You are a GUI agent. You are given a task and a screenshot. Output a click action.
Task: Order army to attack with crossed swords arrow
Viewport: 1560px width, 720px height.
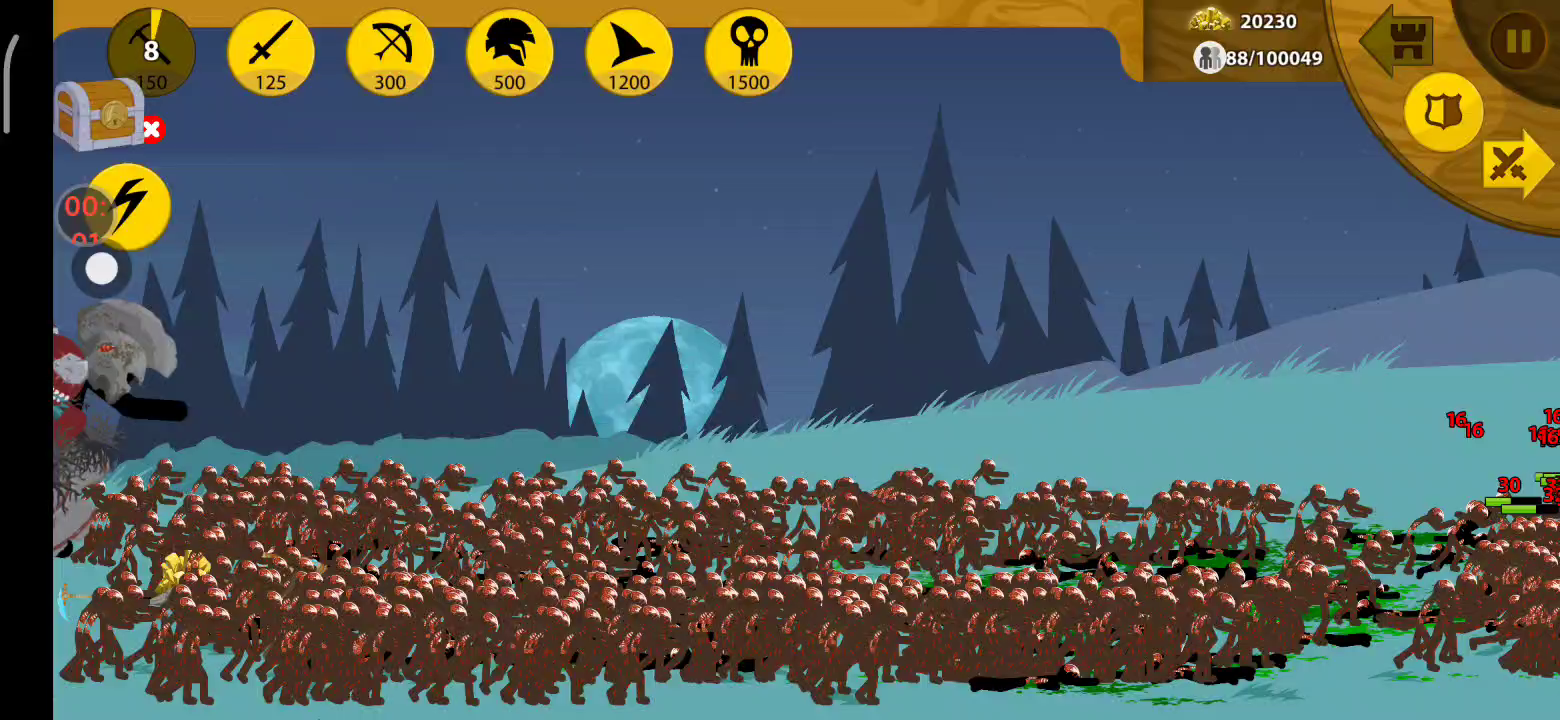[x=1514, y=165]
